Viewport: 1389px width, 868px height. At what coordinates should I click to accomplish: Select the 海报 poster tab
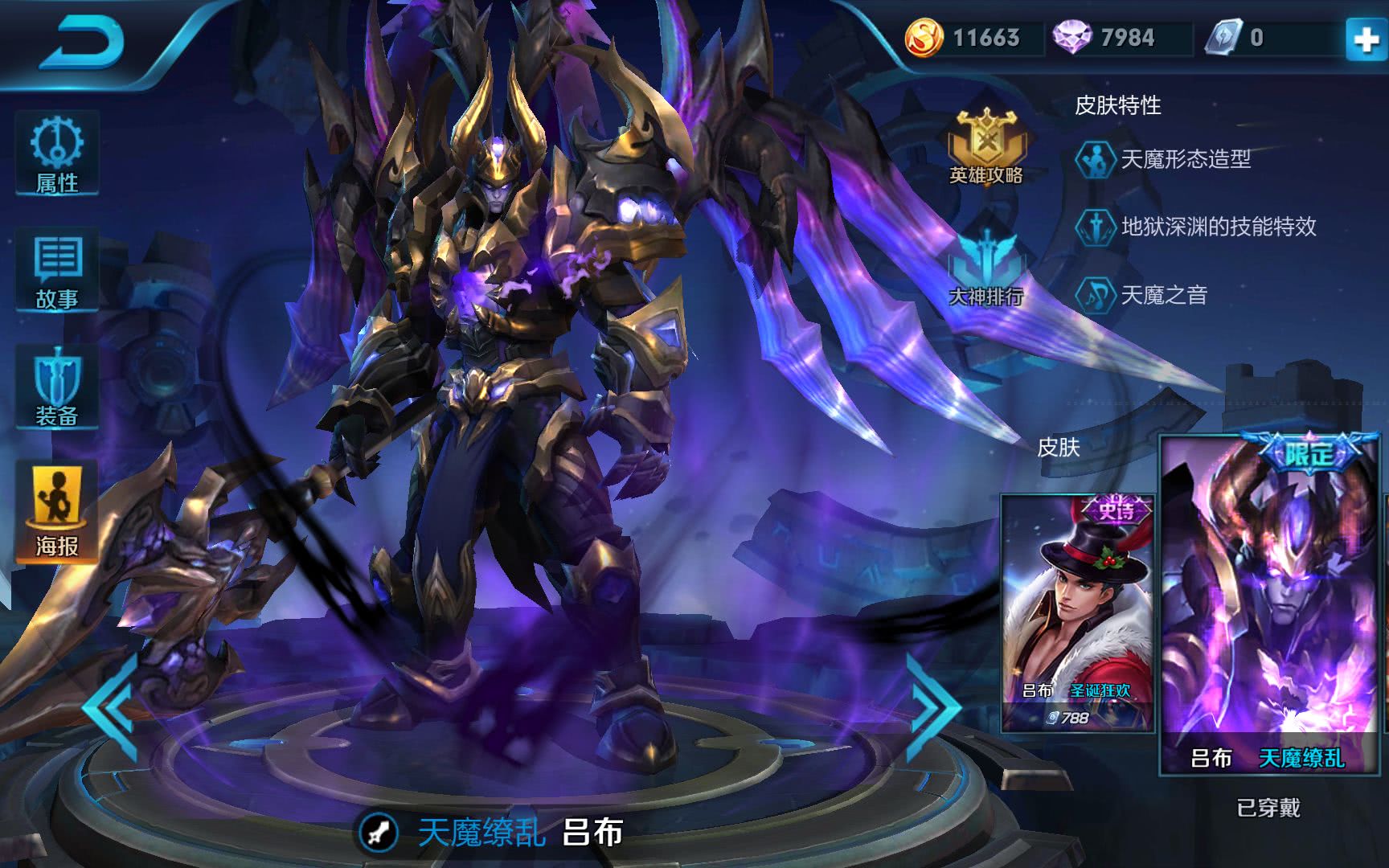(56, 512)
